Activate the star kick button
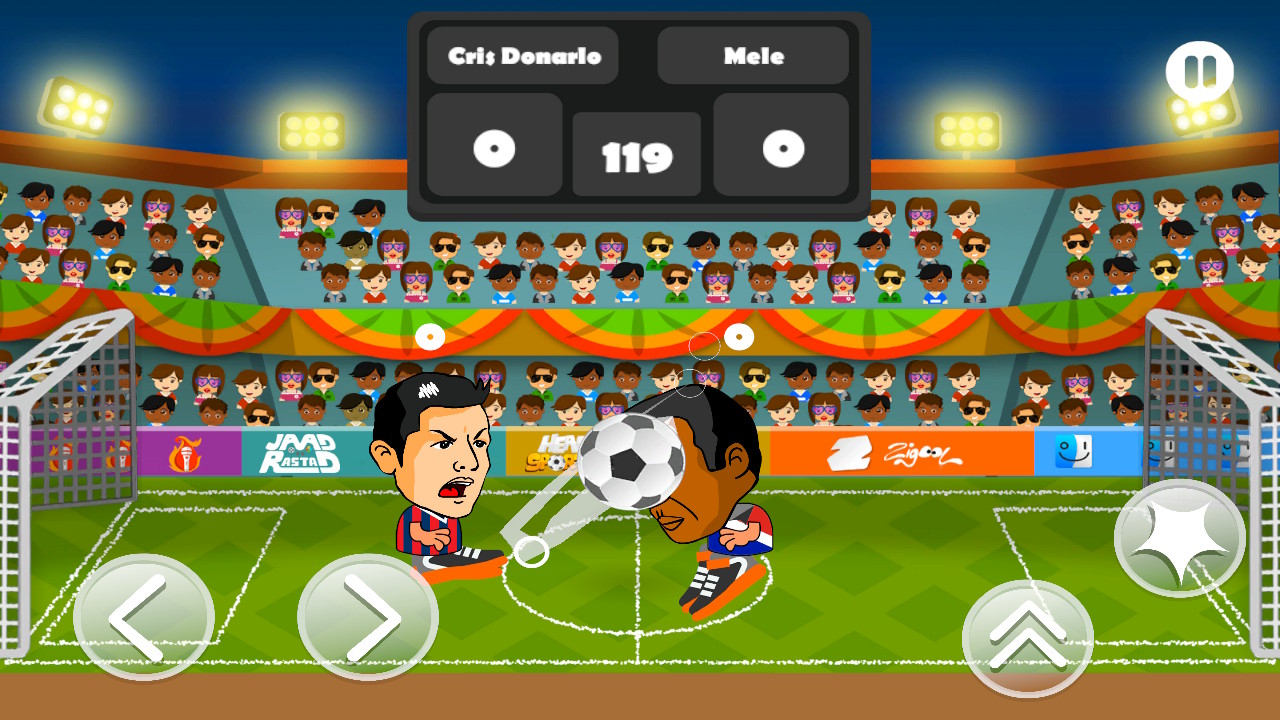The height and width of the screenshot is (720, 1280). (x=1178, y=538)
